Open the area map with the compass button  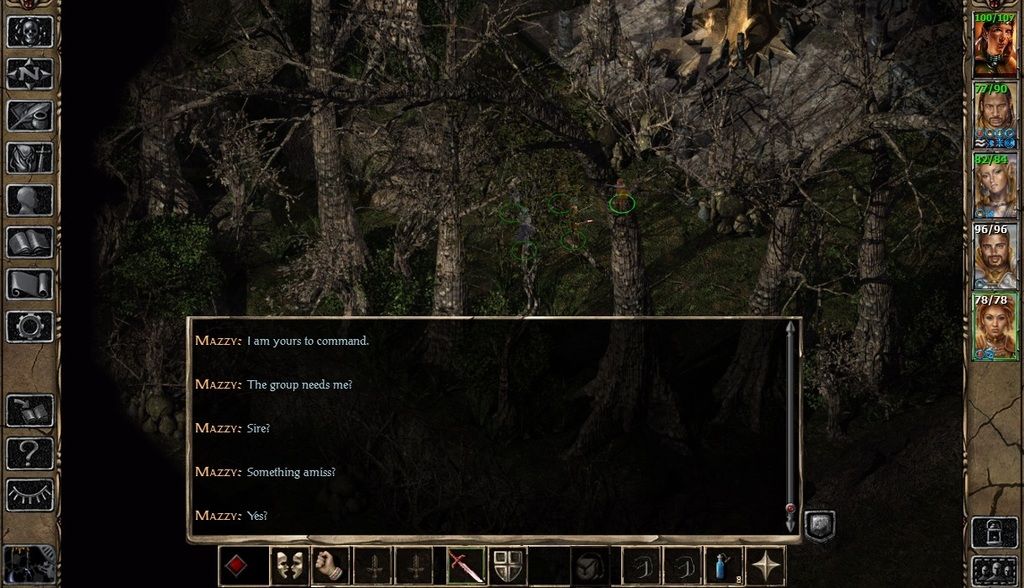pyautogui.click(x=30, y=73)
